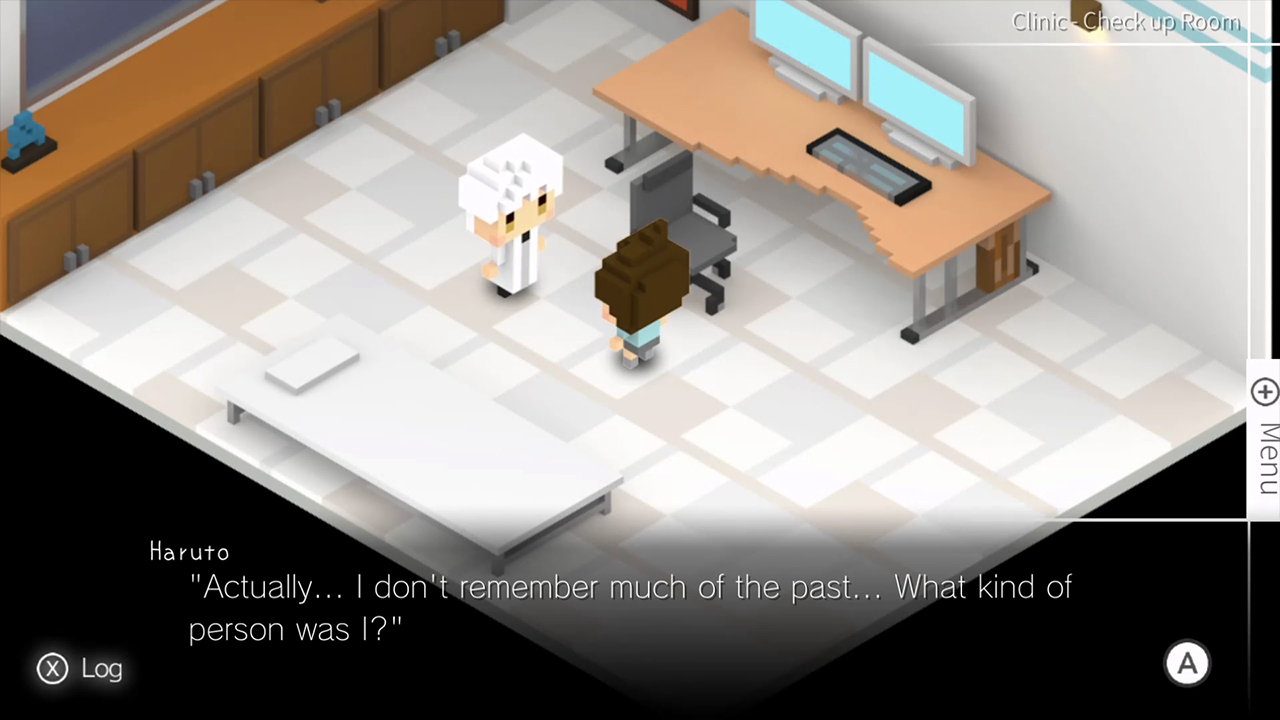1280x720 pixels.
Task: Expand the dialogue Log history
Action: click(80, 669)
